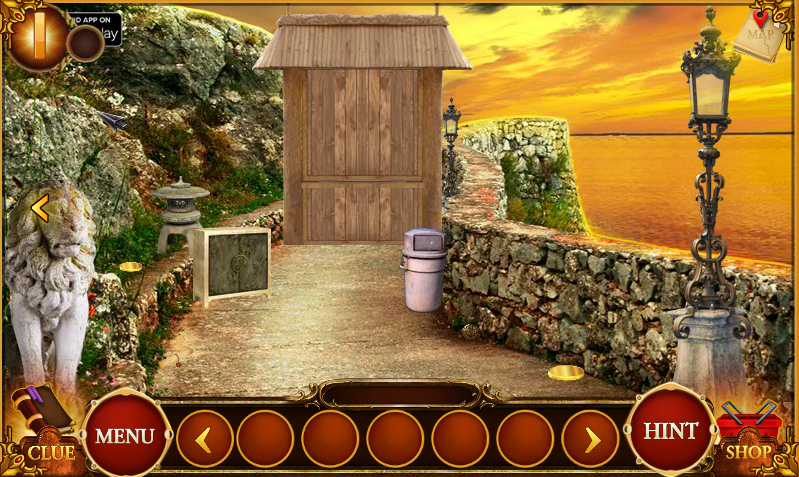Open the SHOP basket
799x477 pixels.
pyautogui.click(x=749, y=435)
